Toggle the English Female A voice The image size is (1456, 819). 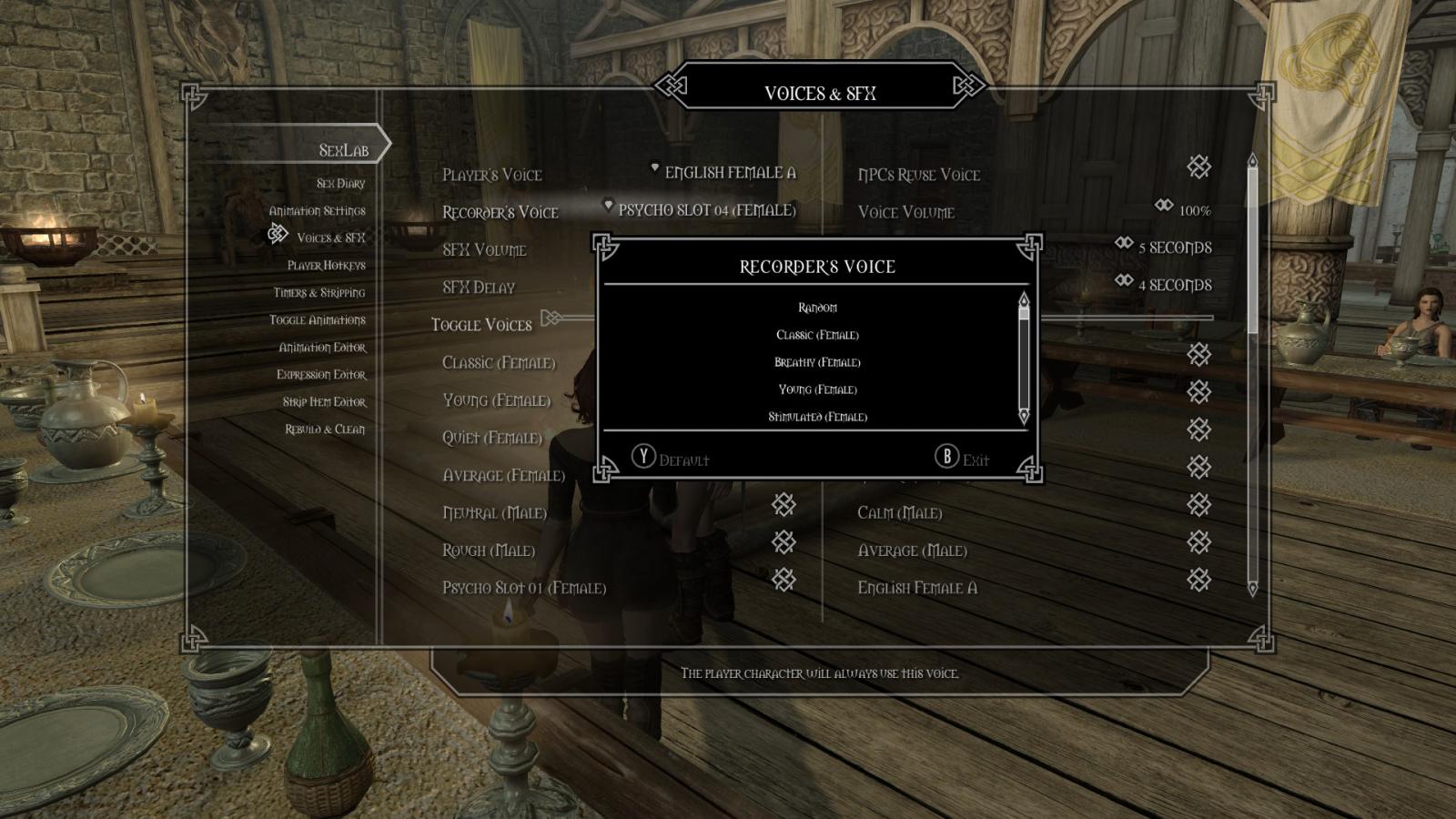(1198, 580)
